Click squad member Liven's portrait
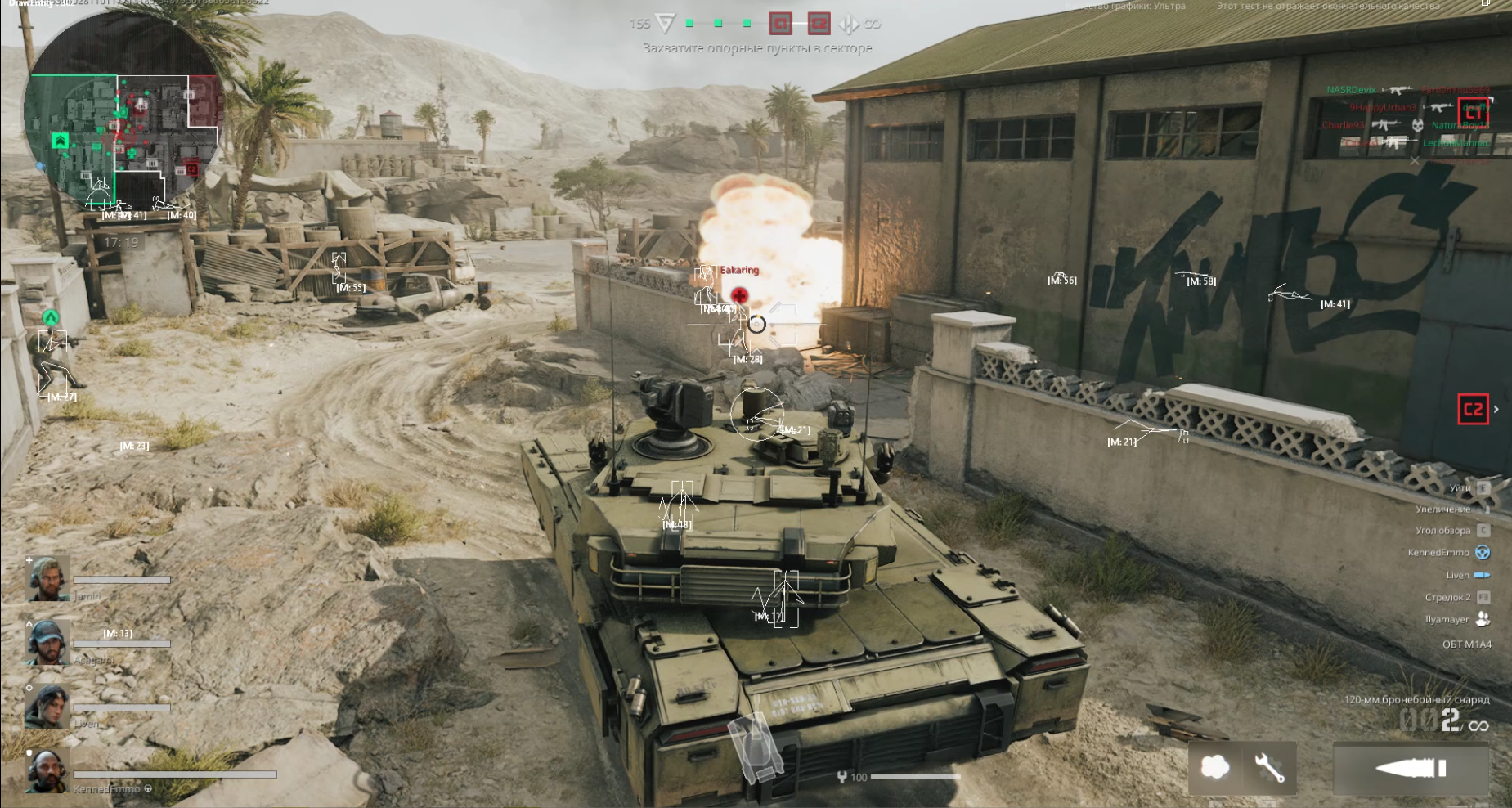Screen dimensions: 1512x808 [48, 707]
